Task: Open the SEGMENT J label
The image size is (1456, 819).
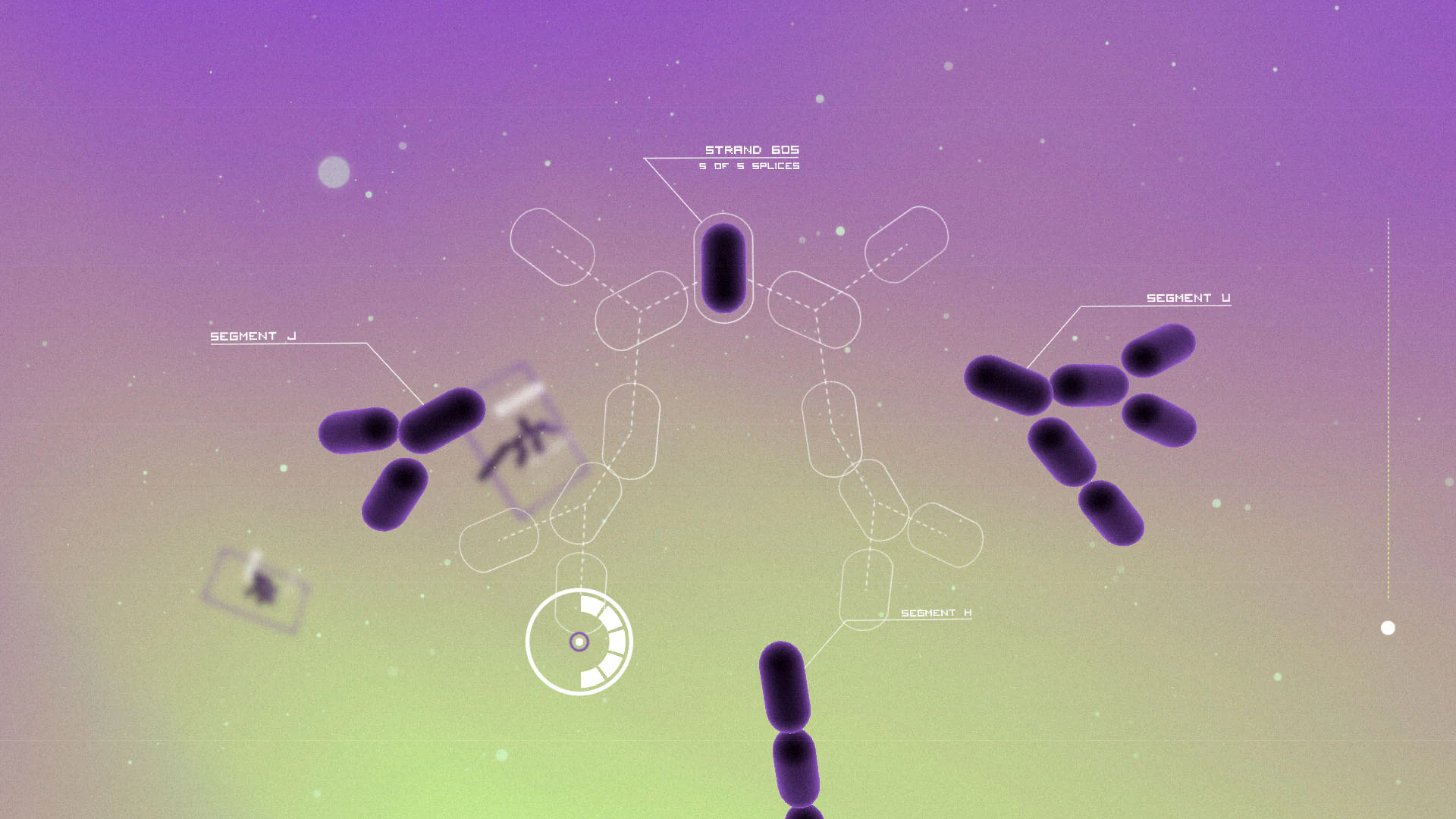Action: [x=253, y=334]
